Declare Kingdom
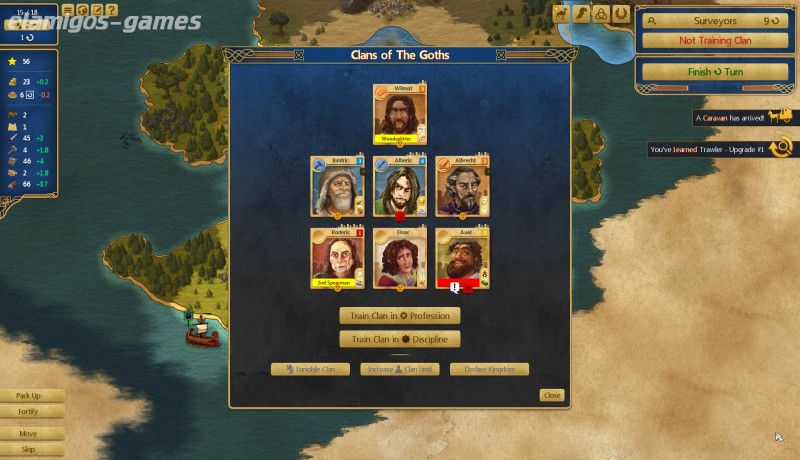 tap(489, 370)
